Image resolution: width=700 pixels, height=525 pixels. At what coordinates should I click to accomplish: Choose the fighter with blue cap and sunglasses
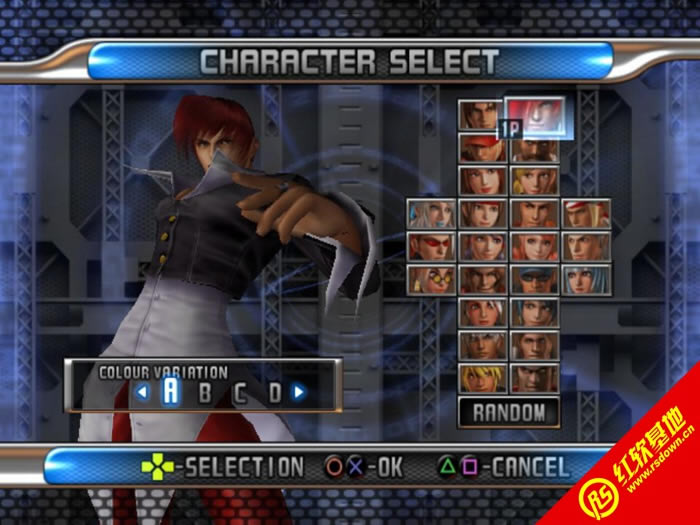pos(534,279)
